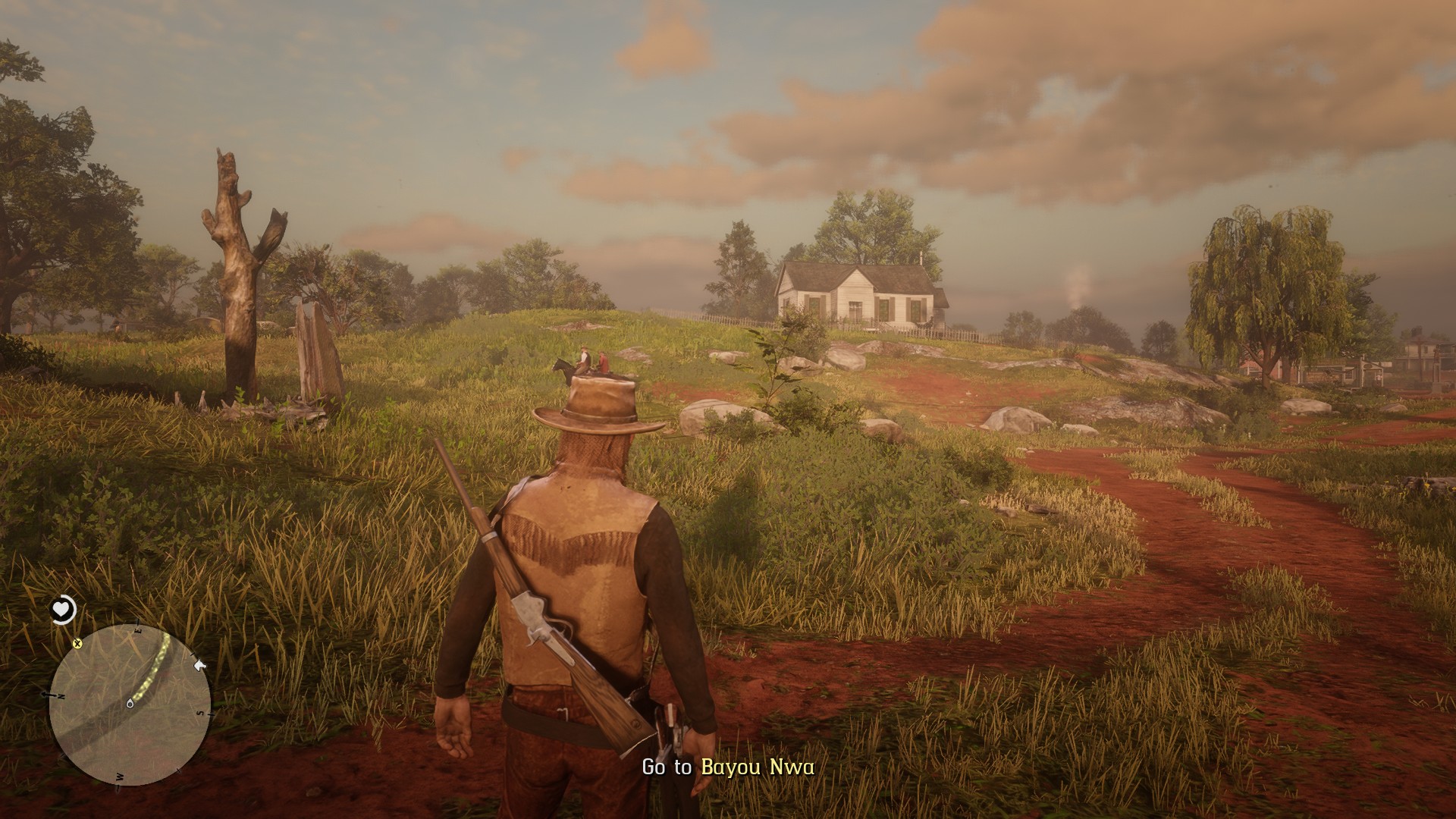The height and width of the screenshot is (819, 1456).
Task: Open the circular minimap
Action: 130,704
